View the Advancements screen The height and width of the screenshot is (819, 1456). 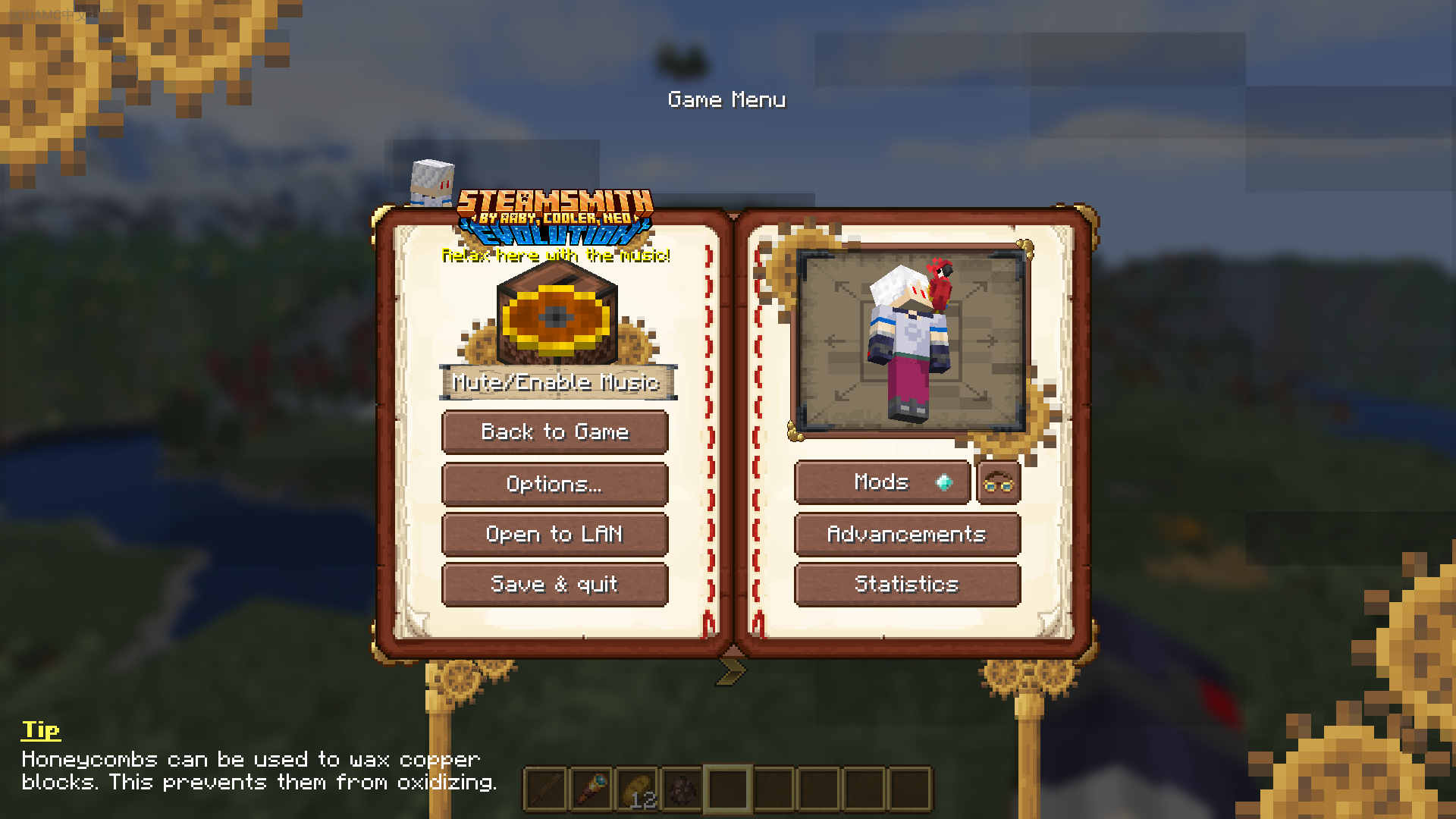pos(907,535)
